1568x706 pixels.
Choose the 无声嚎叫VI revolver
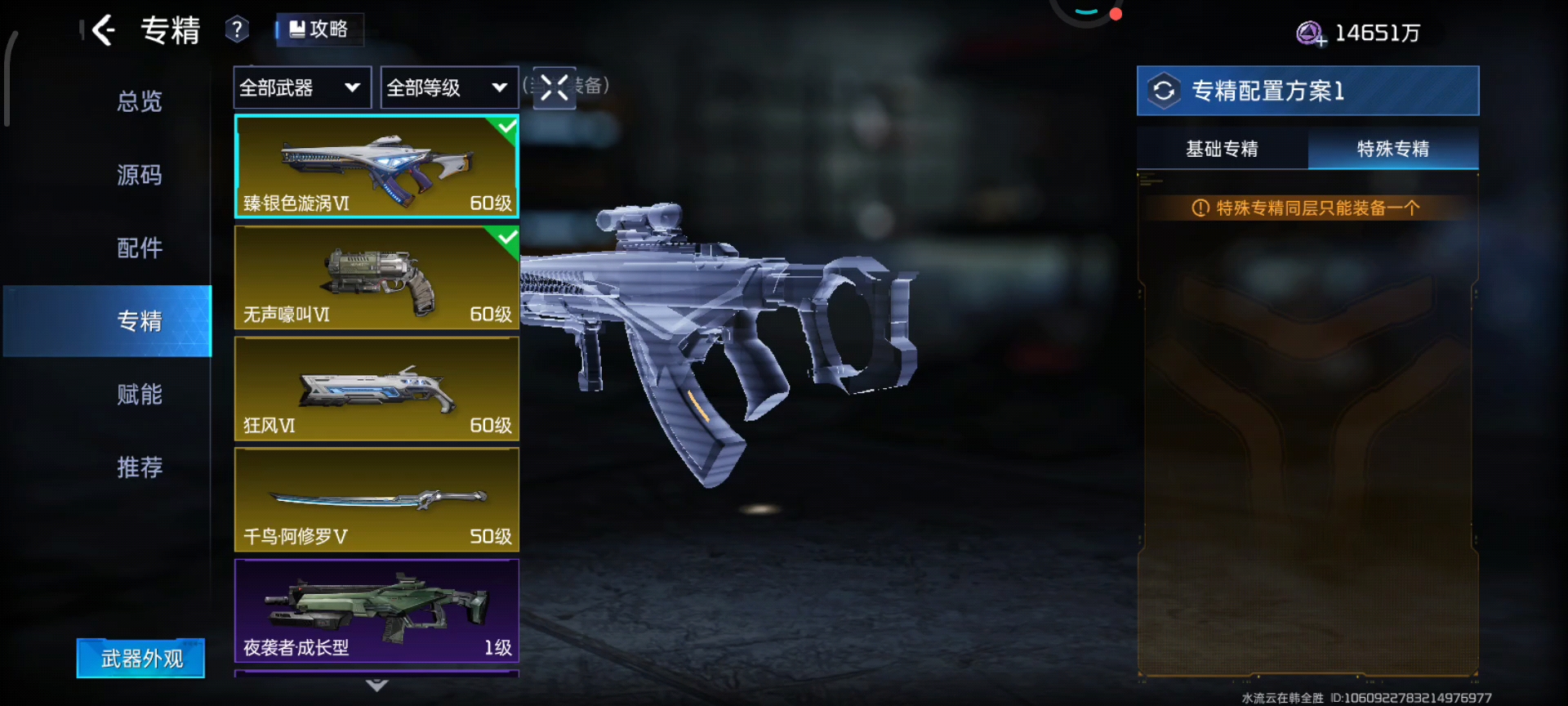[x=376, y=278]
